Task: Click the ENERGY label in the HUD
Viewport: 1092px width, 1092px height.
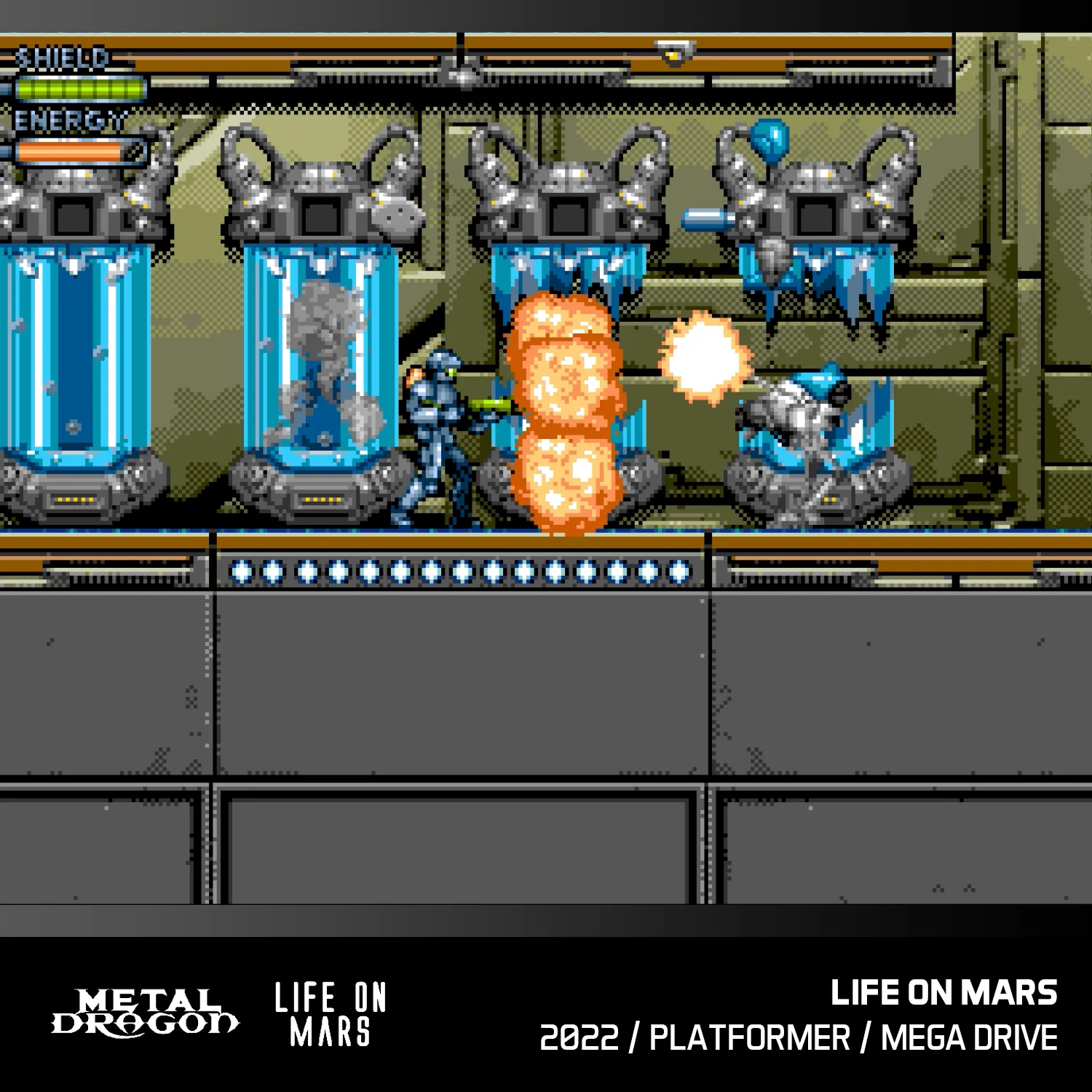Action: click(x=69, y=116)
